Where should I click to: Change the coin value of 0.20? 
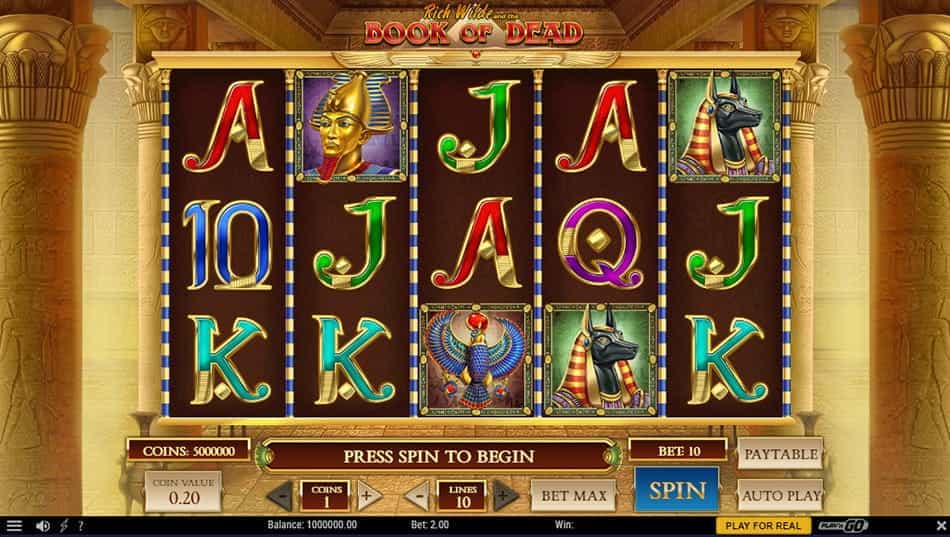(184, 492)
